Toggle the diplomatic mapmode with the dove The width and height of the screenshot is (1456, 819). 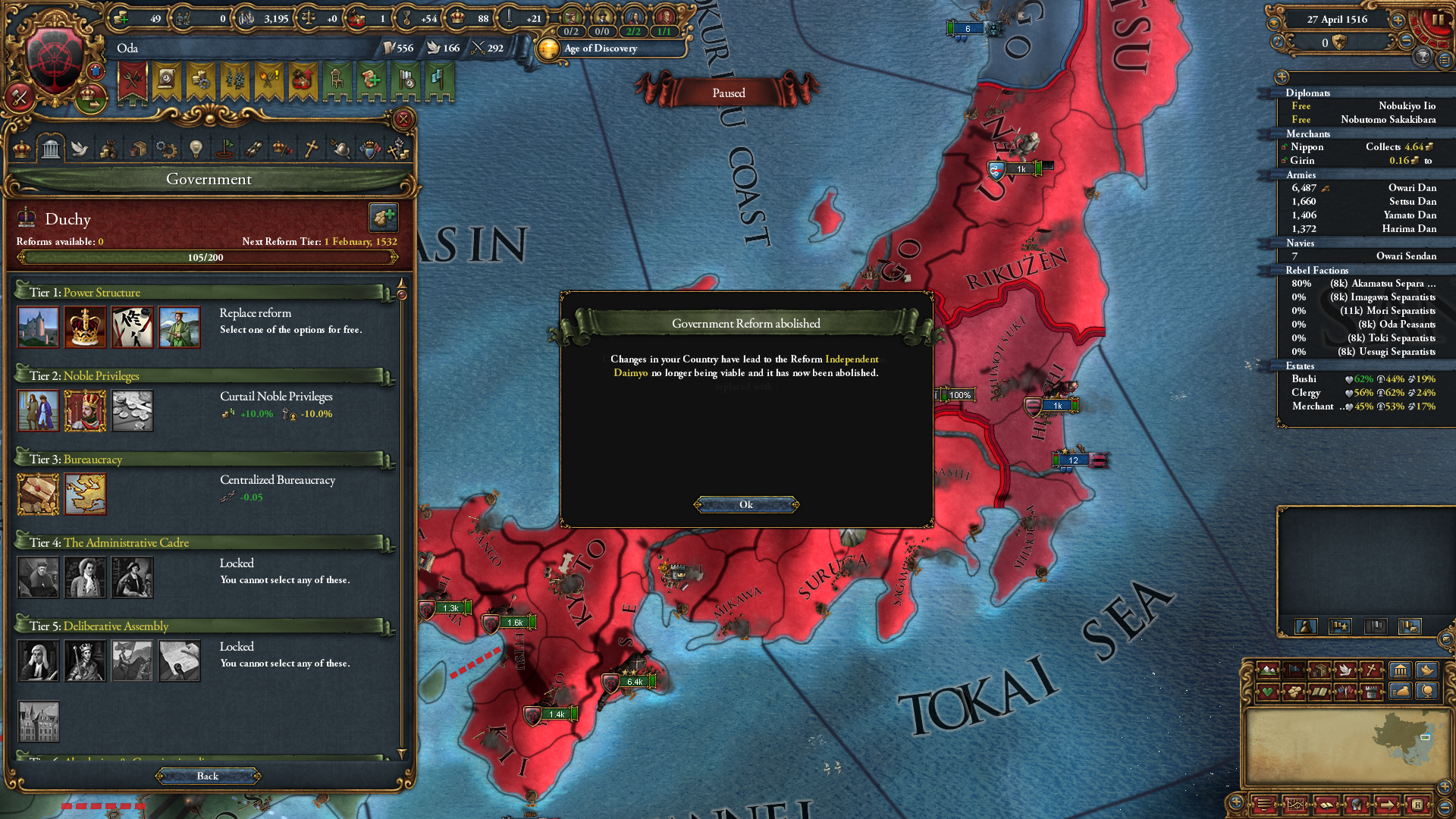click(x=1347, y=670)
